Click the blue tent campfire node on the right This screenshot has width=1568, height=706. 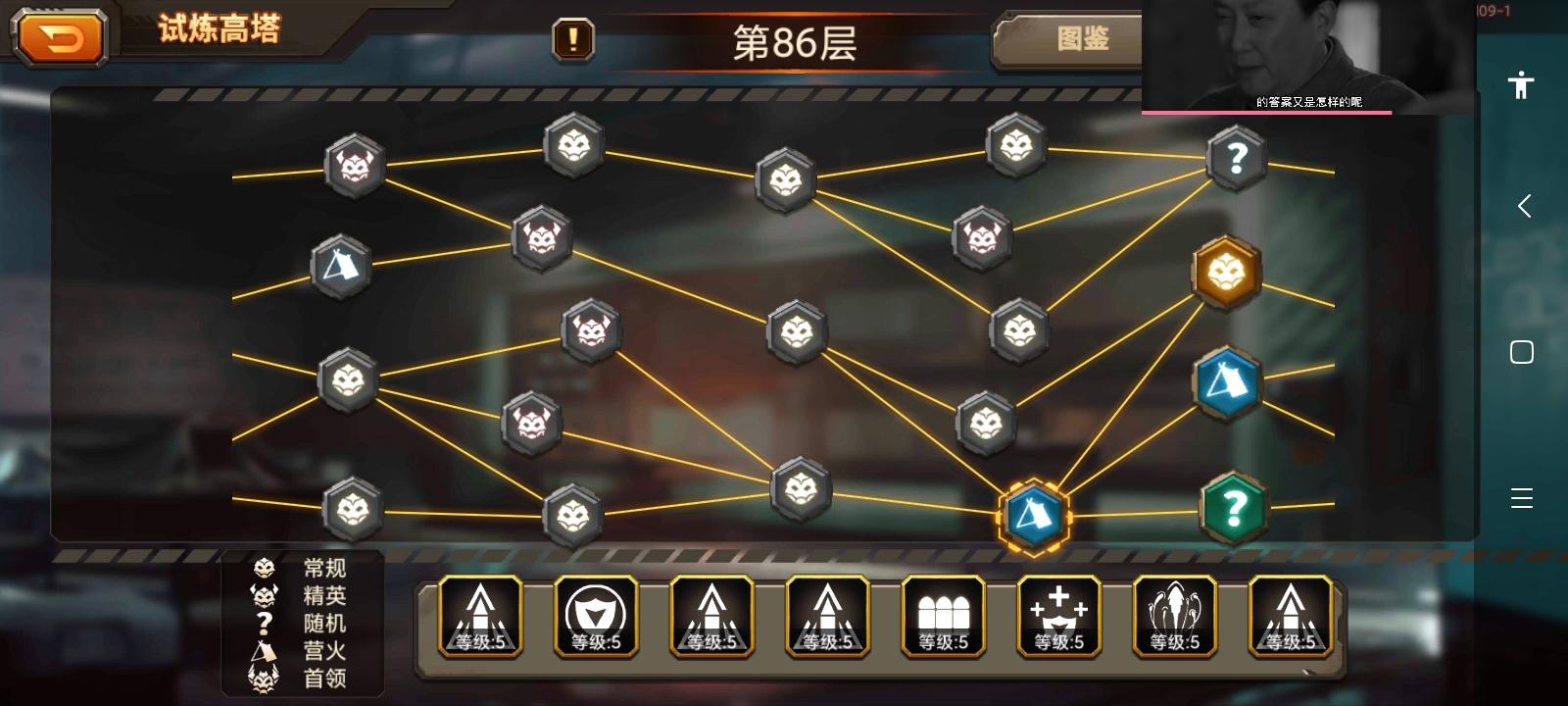pos(1228,382)
